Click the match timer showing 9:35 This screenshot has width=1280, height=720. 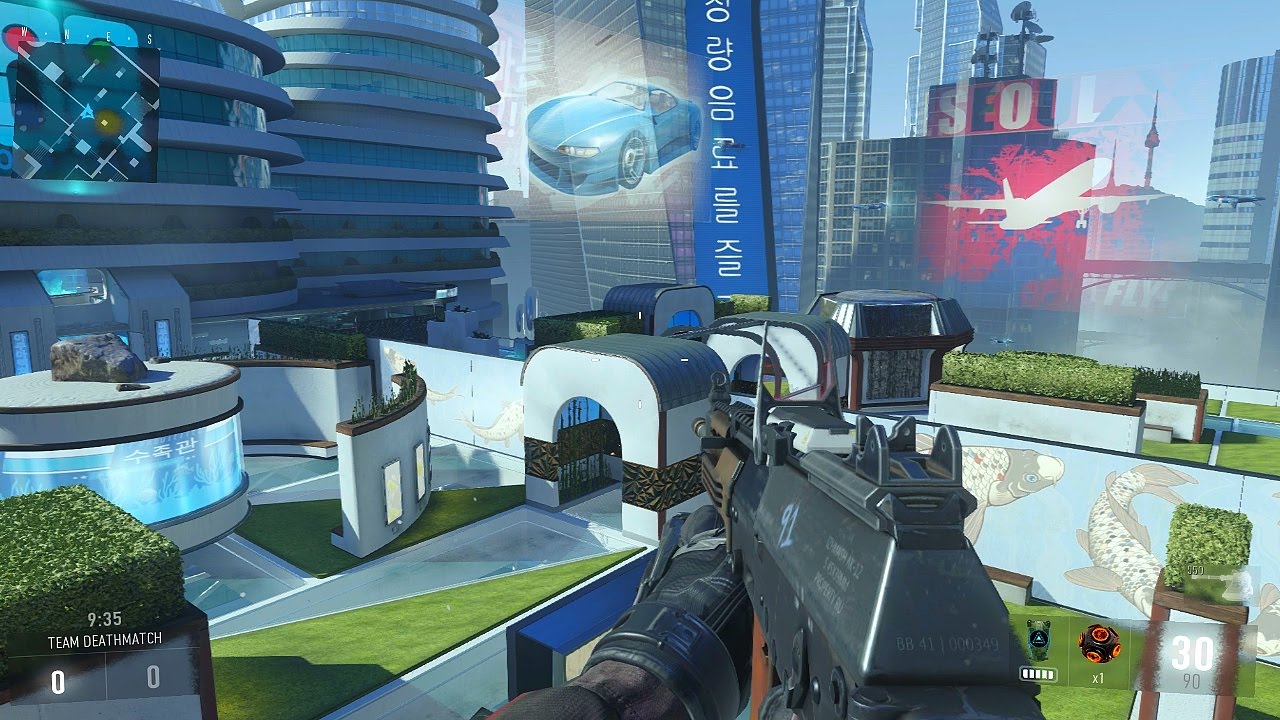pos(105,618)
